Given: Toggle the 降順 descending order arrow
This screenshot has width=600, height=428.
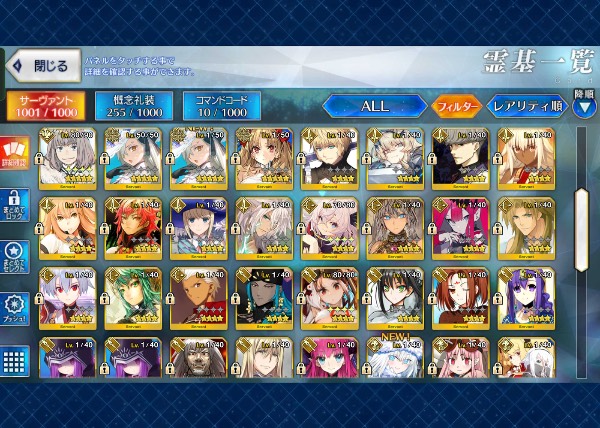Looking at the screenshot, I should tap(583, 105).
